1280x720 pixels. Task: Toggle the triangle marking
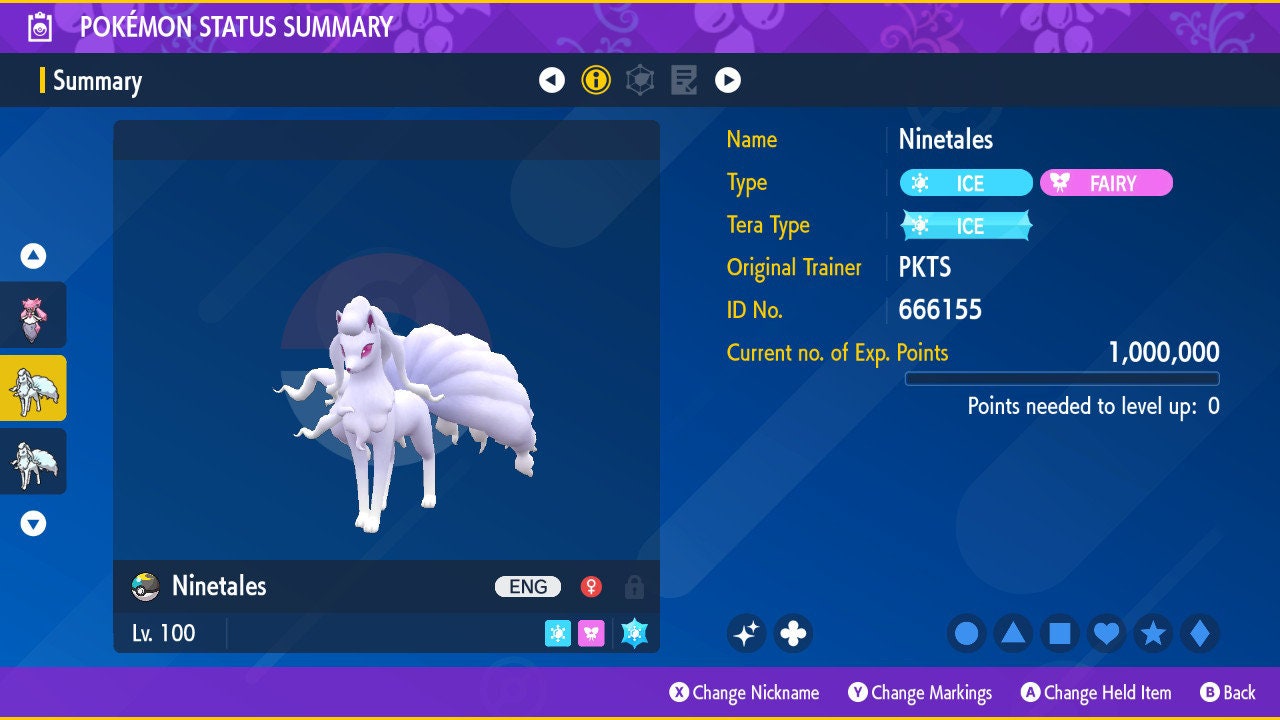1013,633
